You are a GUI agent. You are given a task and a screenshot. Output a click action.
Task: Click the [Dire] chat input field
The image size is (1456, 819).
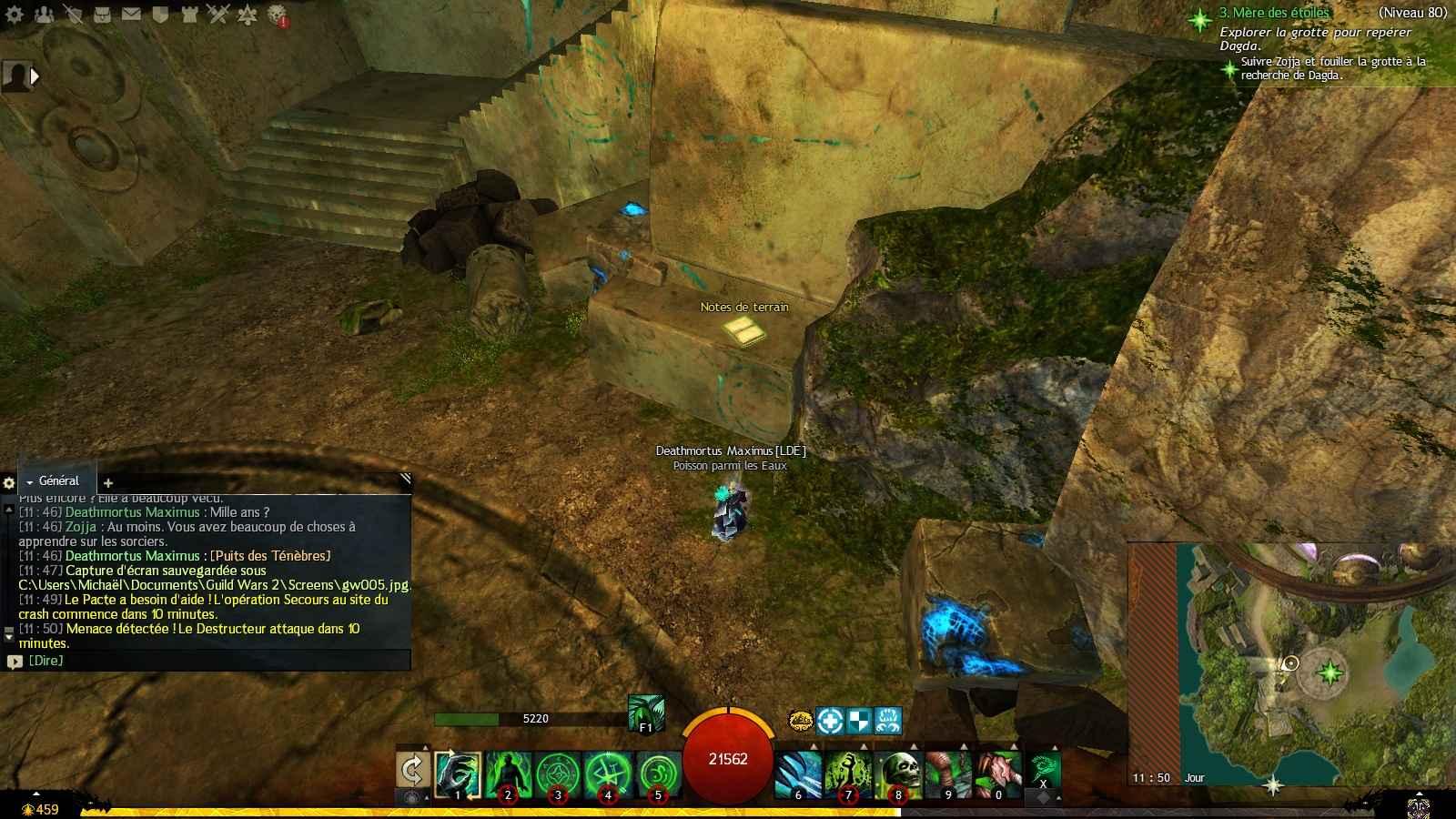click(209, 661)
